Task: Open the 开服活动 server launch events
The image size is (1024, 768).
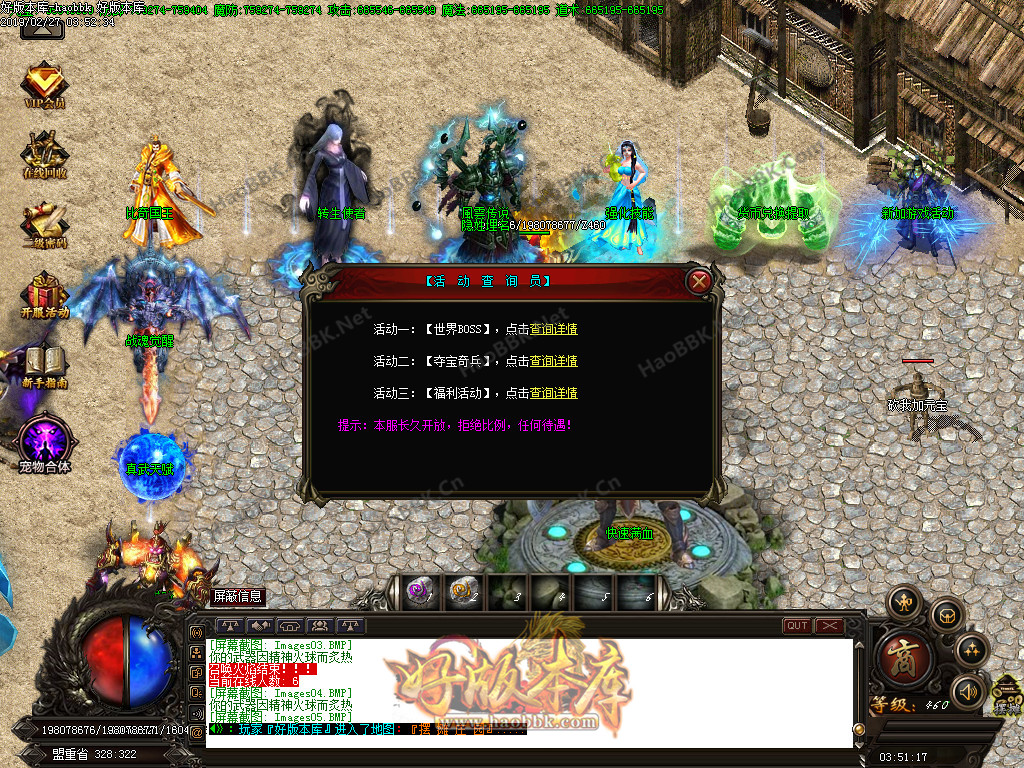Action: 44,294
